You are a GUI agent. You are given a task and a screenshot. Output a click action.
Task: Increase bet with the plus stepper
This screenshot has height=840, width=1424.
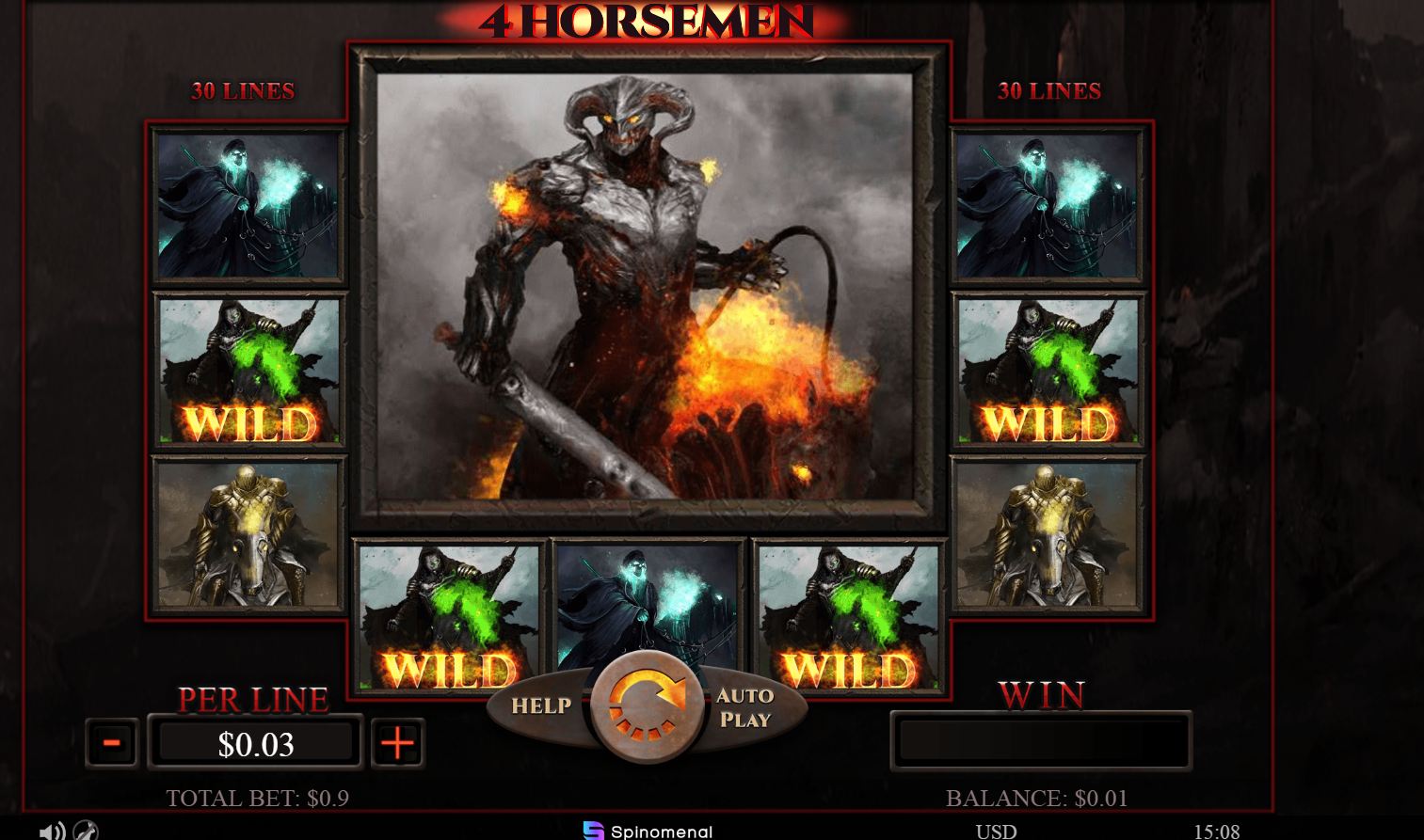[x=397, y=743]
